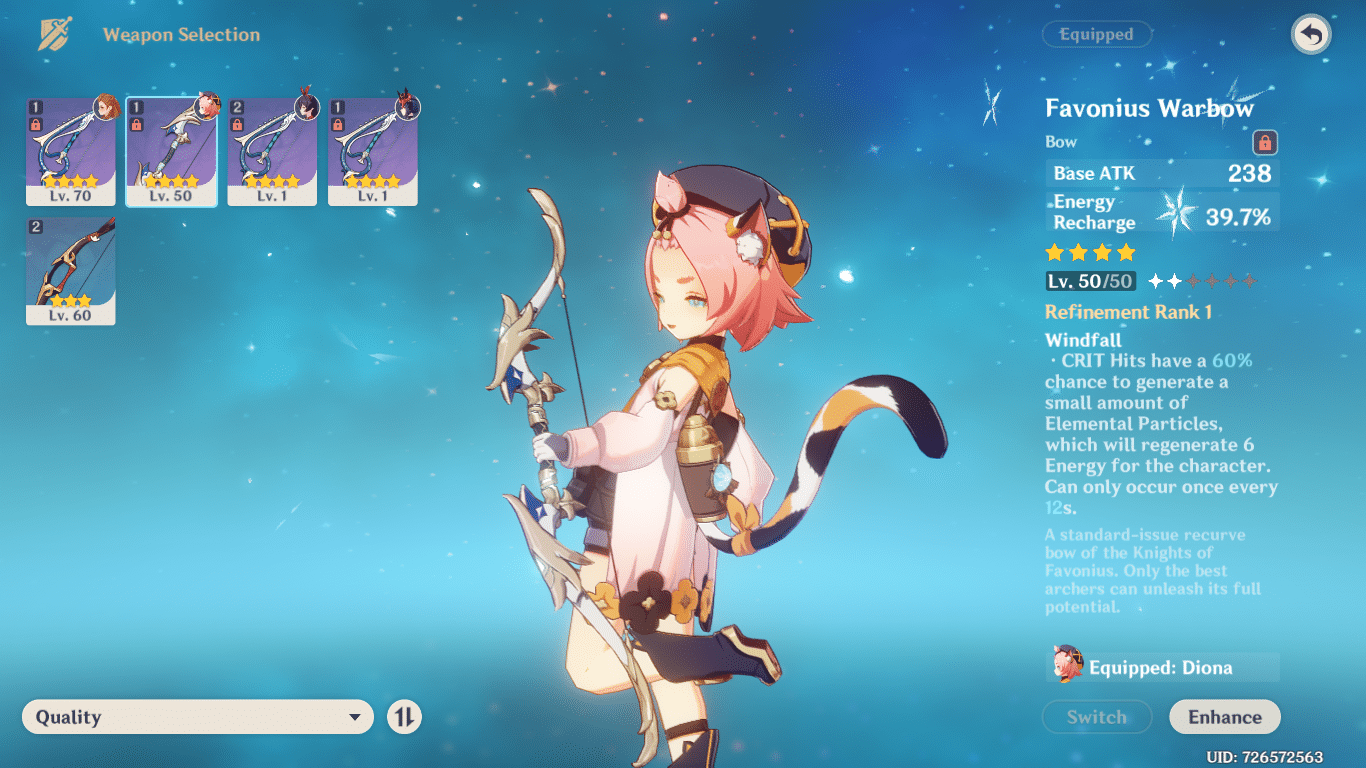Click the Switch button
This screenshot has height=768, width=1366.
[x=1096, y=717]
